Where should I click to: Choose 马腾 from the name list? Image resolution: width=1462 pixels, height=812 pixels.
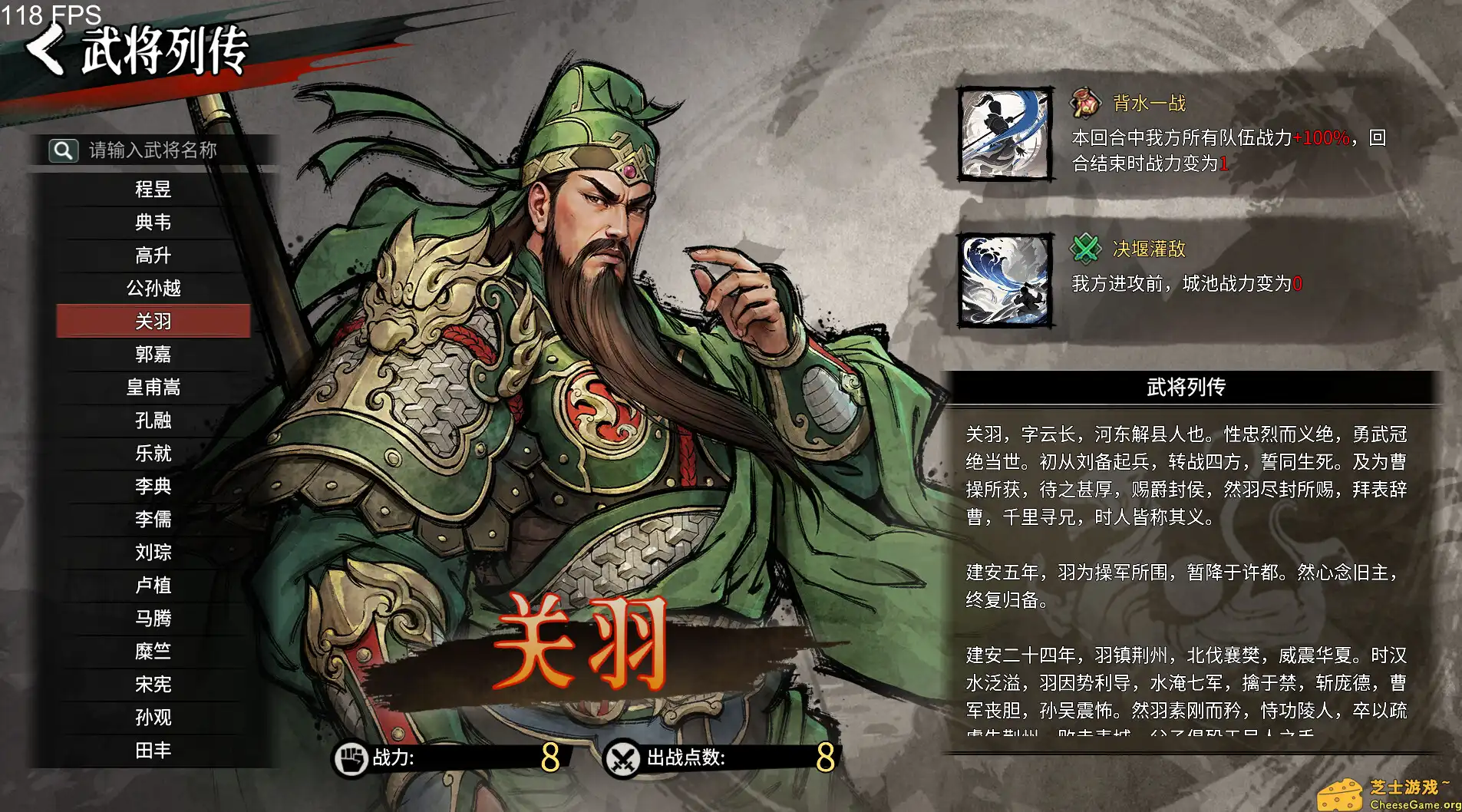pos(153,619)
